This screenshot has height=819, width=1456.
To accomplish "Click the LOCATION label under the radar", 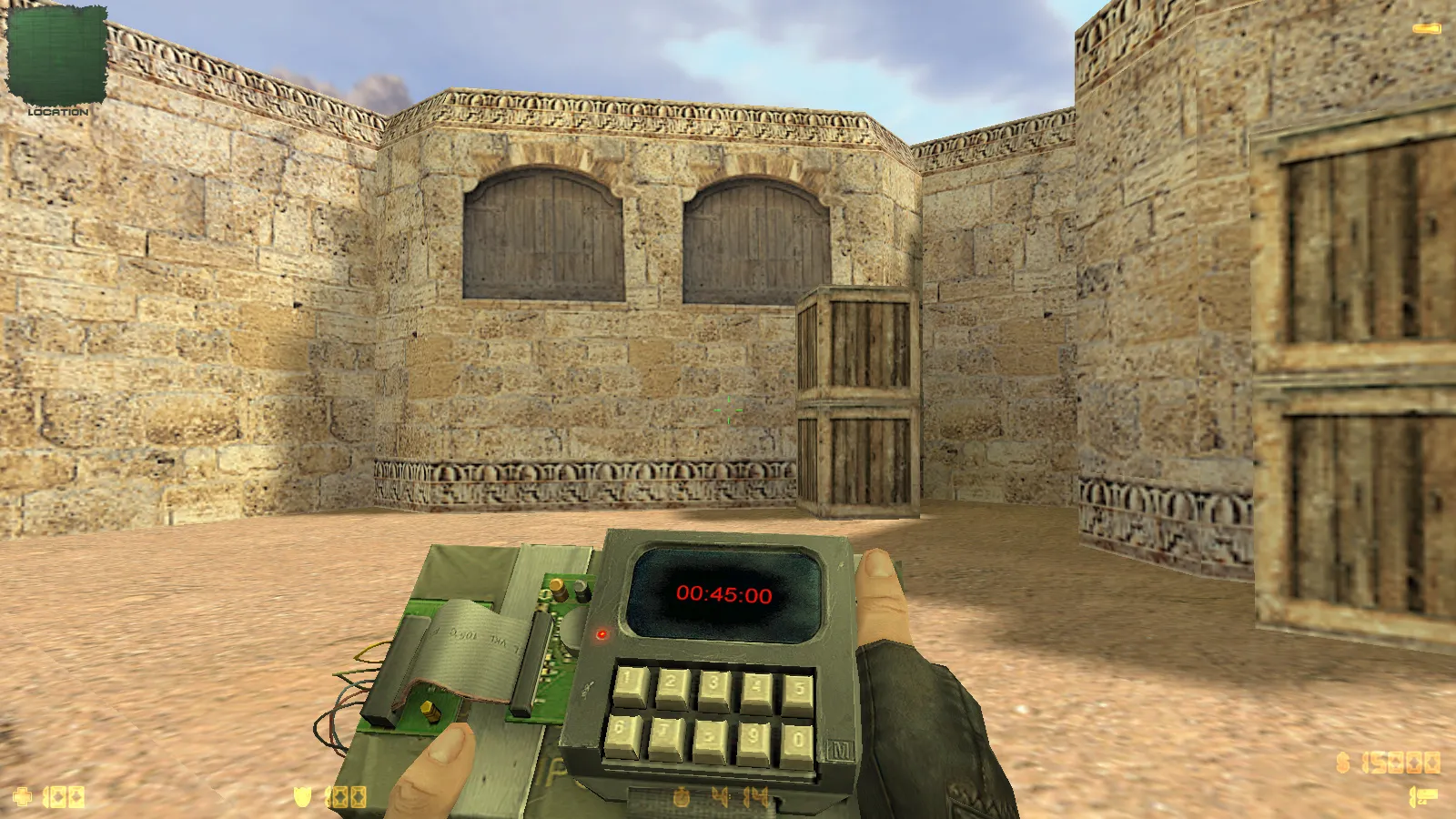I will point(56,112).
